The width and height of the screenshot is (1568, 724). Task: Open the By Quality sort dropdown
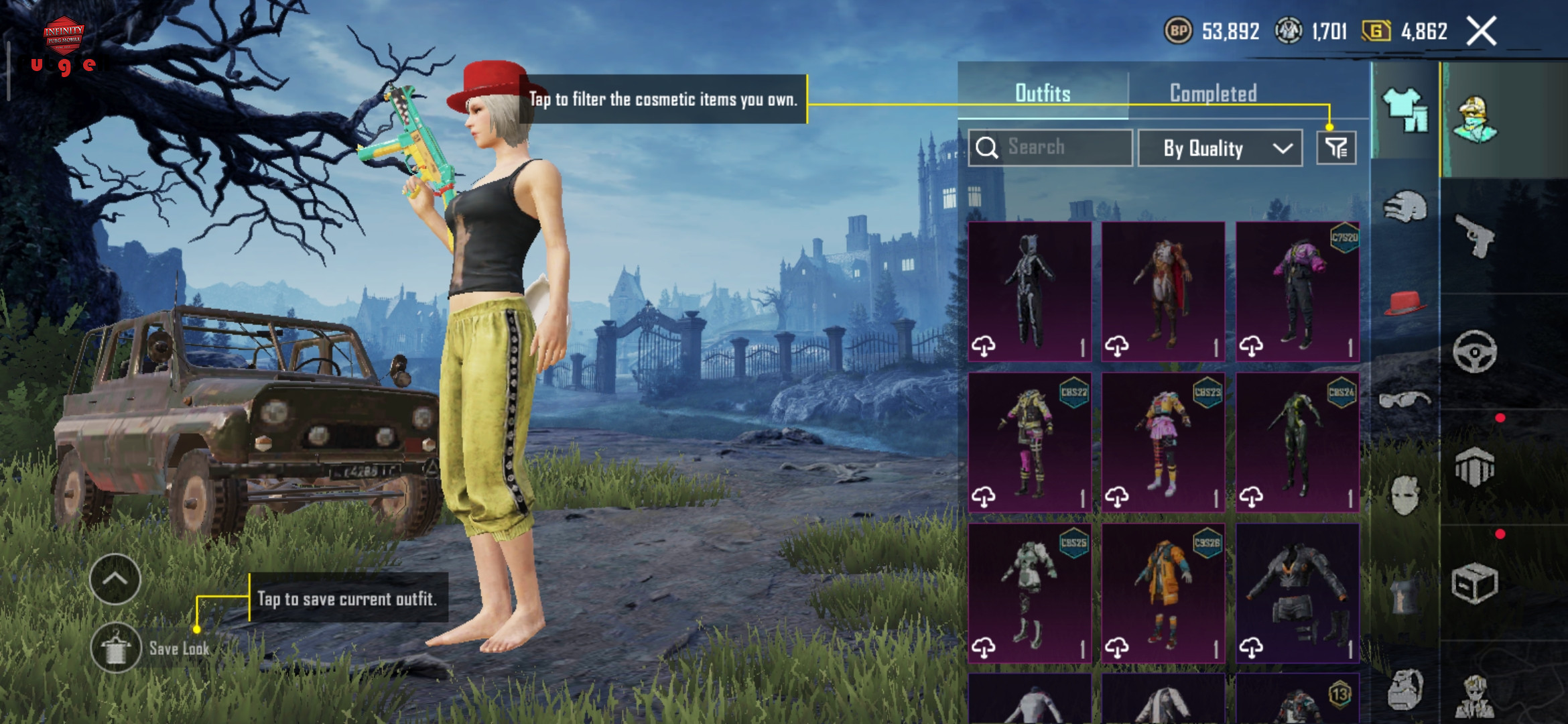[1220, 148]
